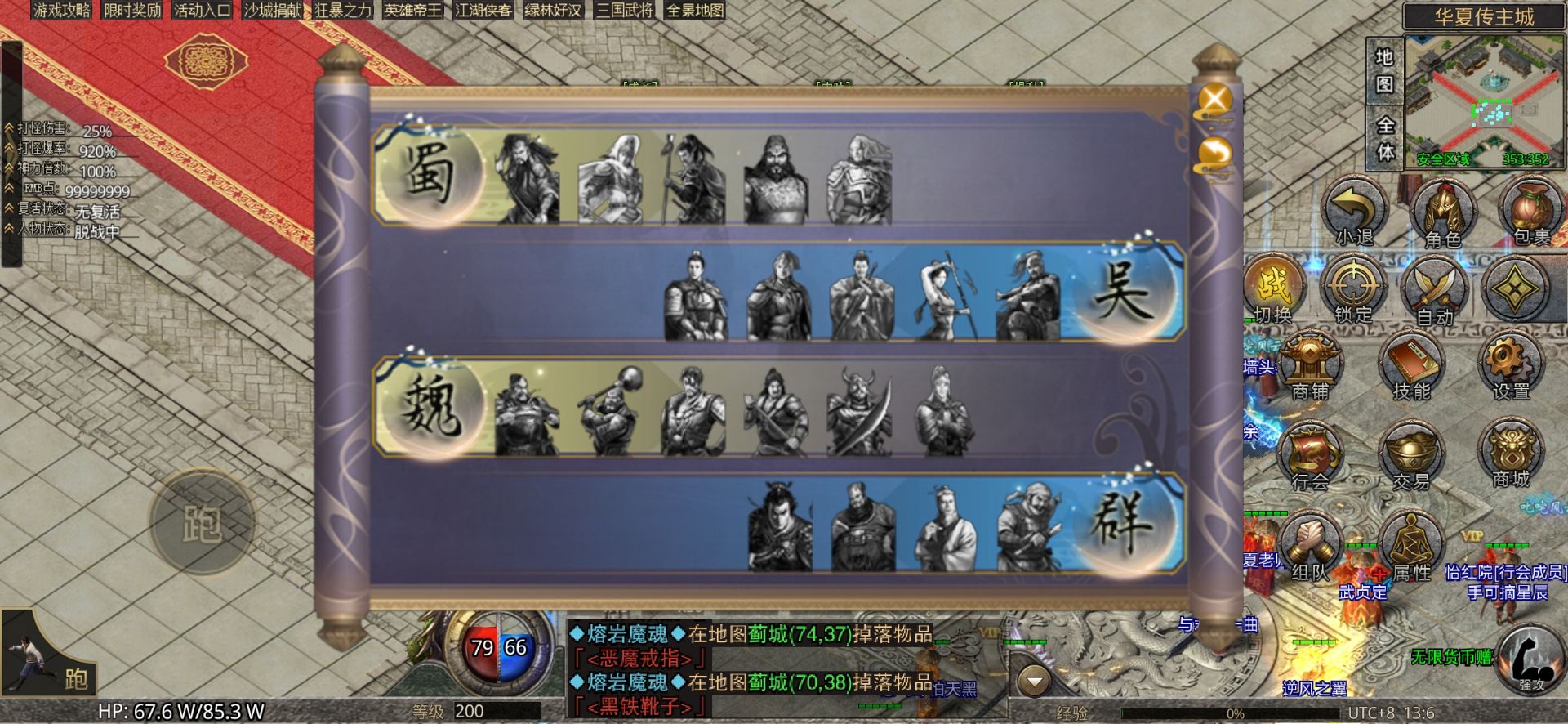Open the 活动入口 menu
Screen dimensions: 1568x724
click(203, 11)
